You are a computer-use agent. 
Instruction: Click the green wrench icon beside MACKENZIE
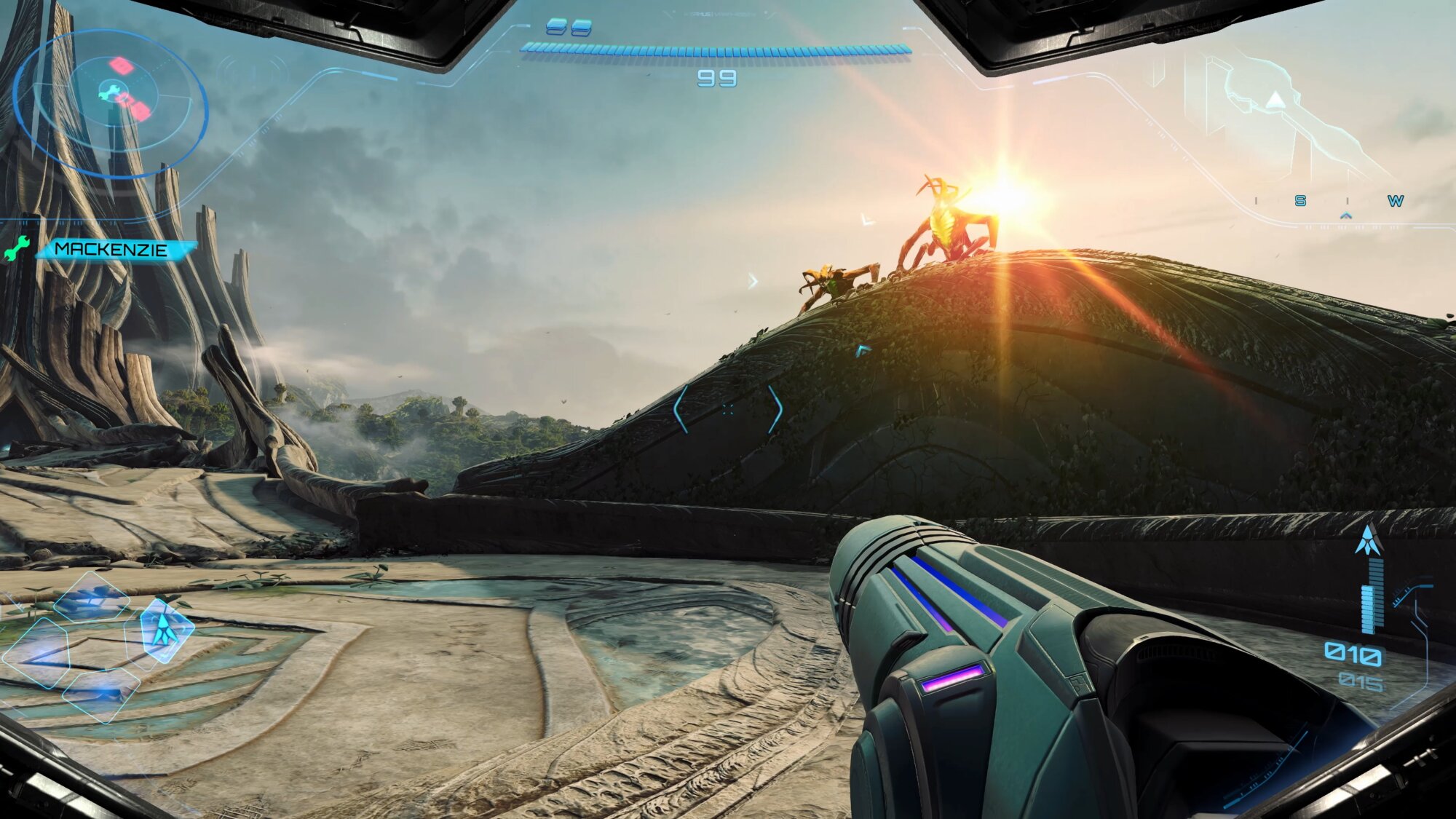coord(16,249)
